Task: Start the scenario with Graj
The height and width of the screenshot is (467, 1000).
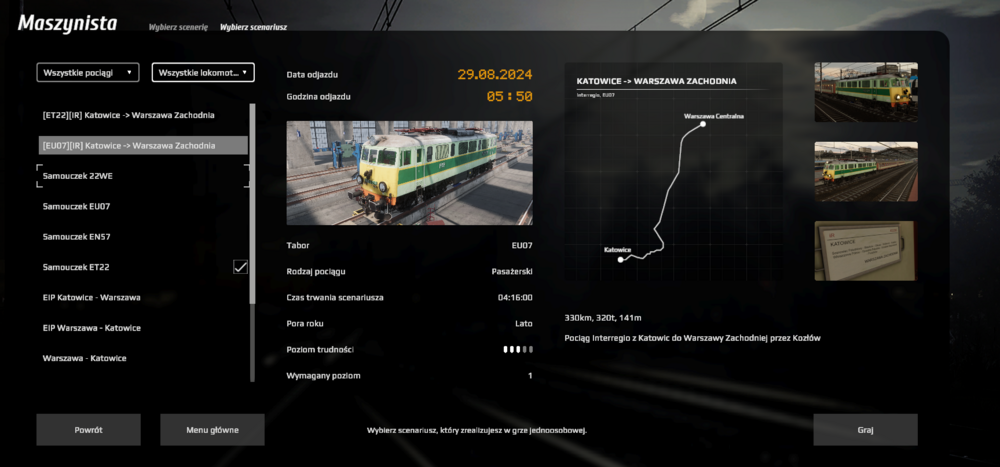Action: click(x=865, y=429)
